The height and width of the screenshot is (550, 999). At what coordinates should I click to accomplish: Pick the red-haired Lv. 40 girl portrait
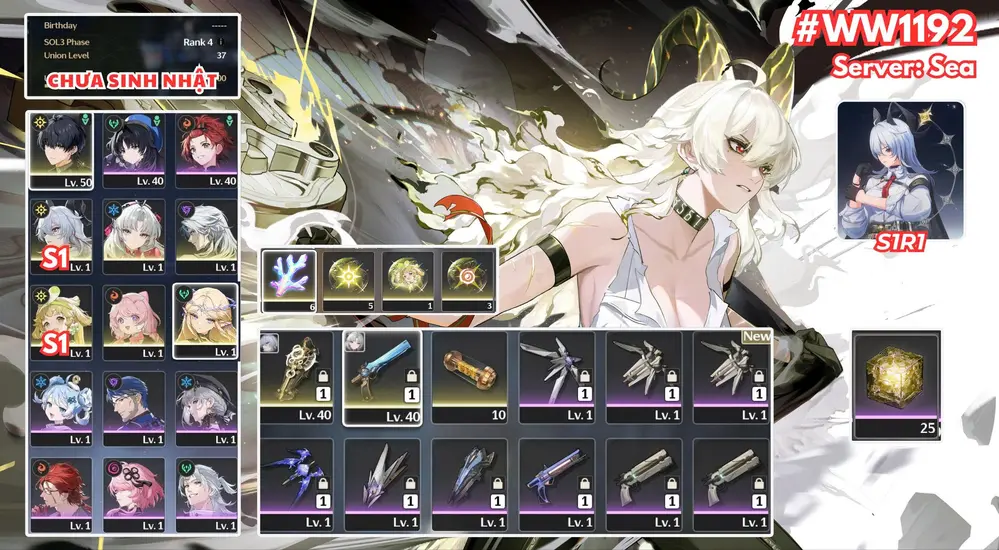[205, 150]
